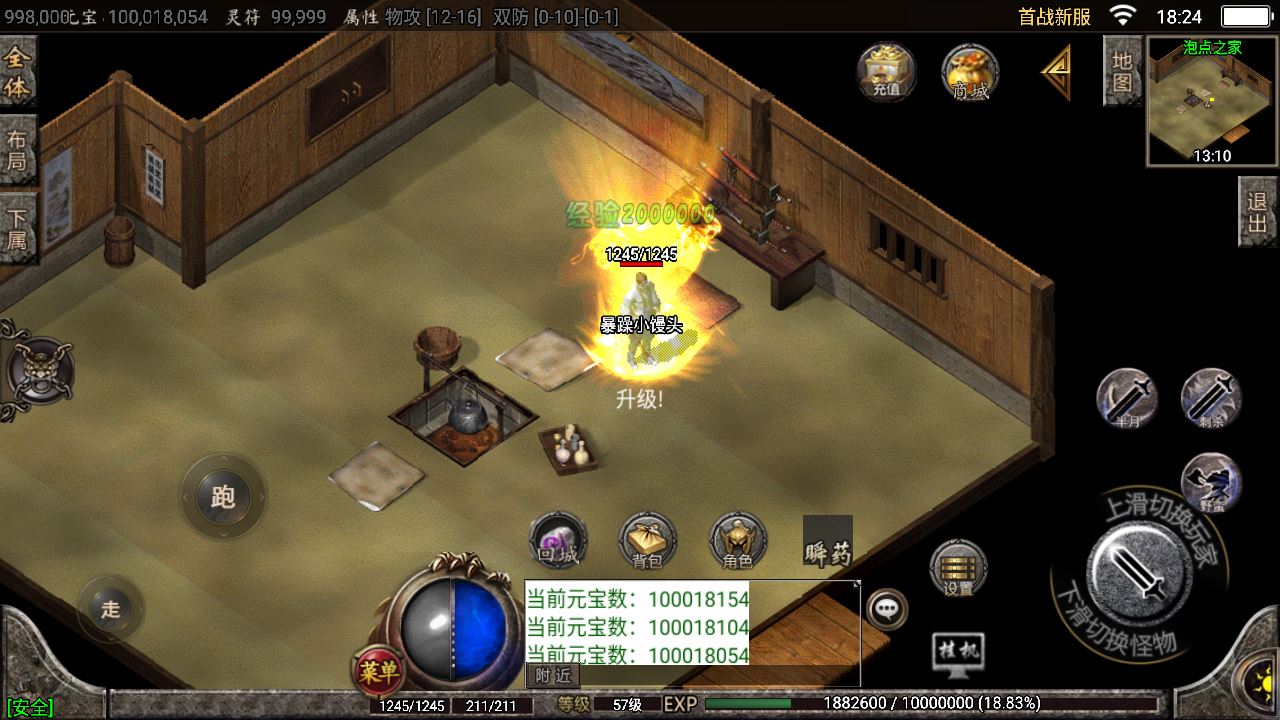Collapse the top icons with the triangle arrow
1280x720 pixels.
point(1056,71)
